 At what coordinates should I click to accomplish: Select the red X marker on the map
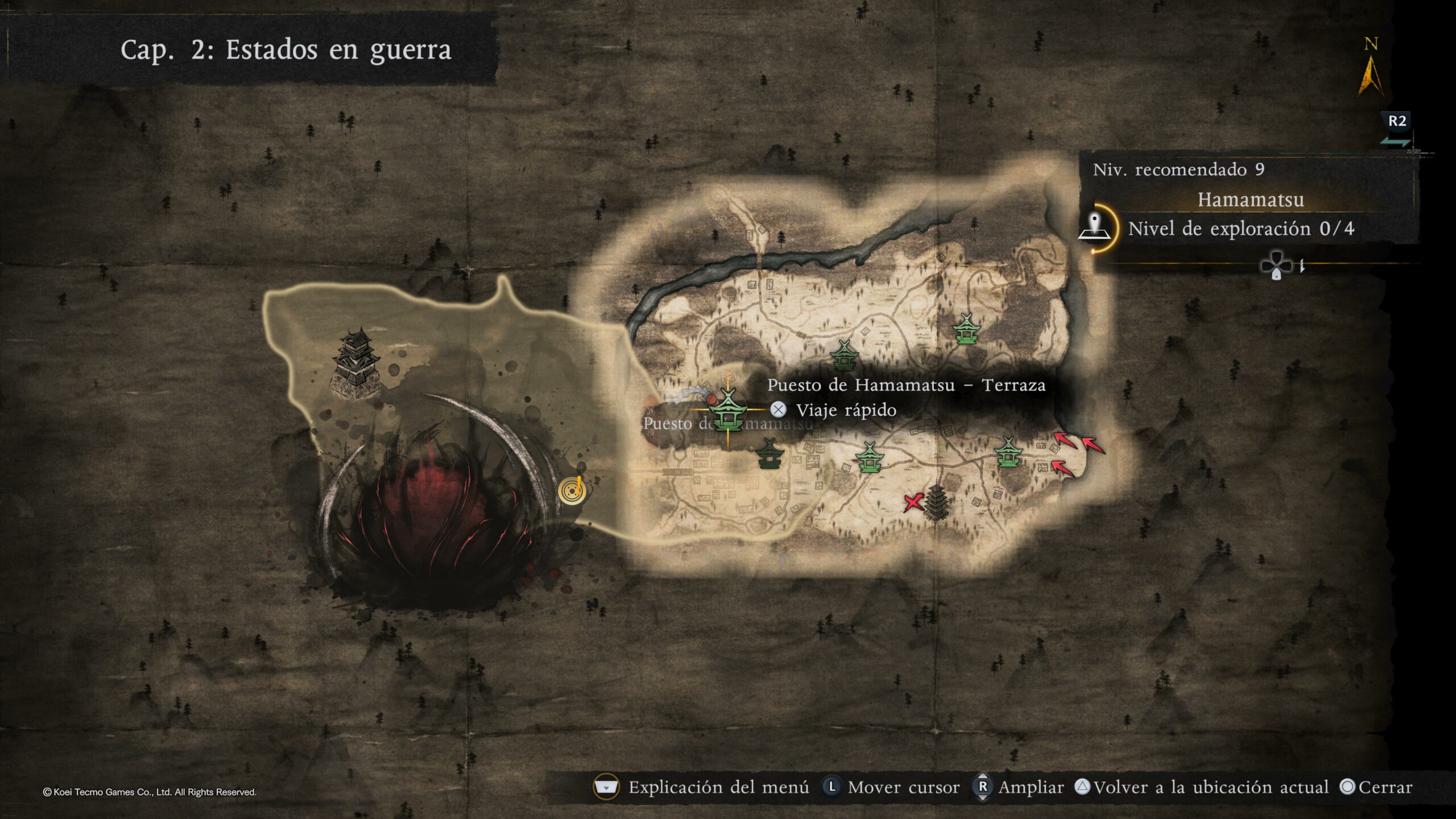tap(913, 502)
